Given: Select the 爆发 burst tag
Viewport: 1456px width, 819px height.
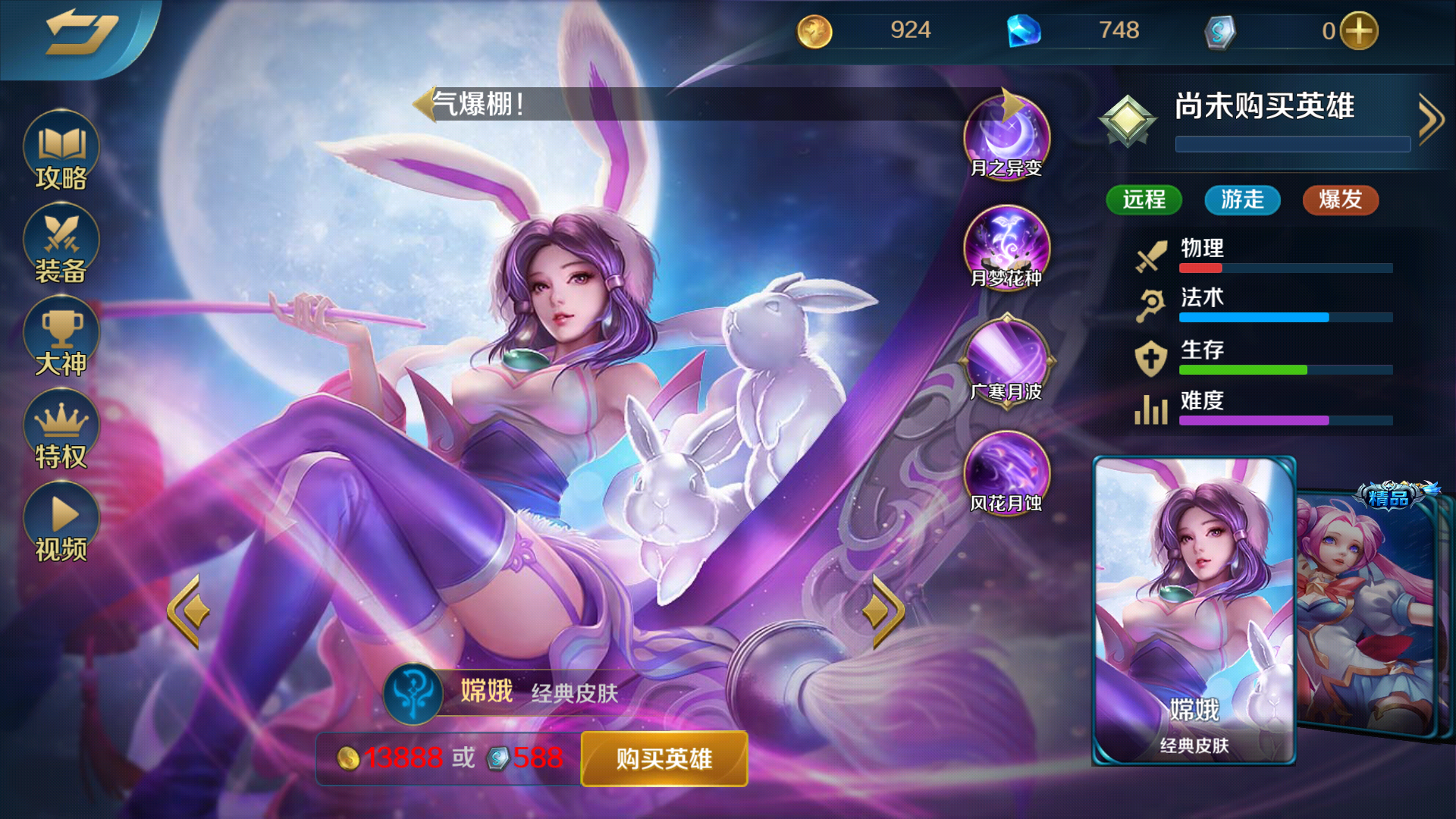Looking at the screenshot, I should pyautogui.click(x=1339, y=200).
